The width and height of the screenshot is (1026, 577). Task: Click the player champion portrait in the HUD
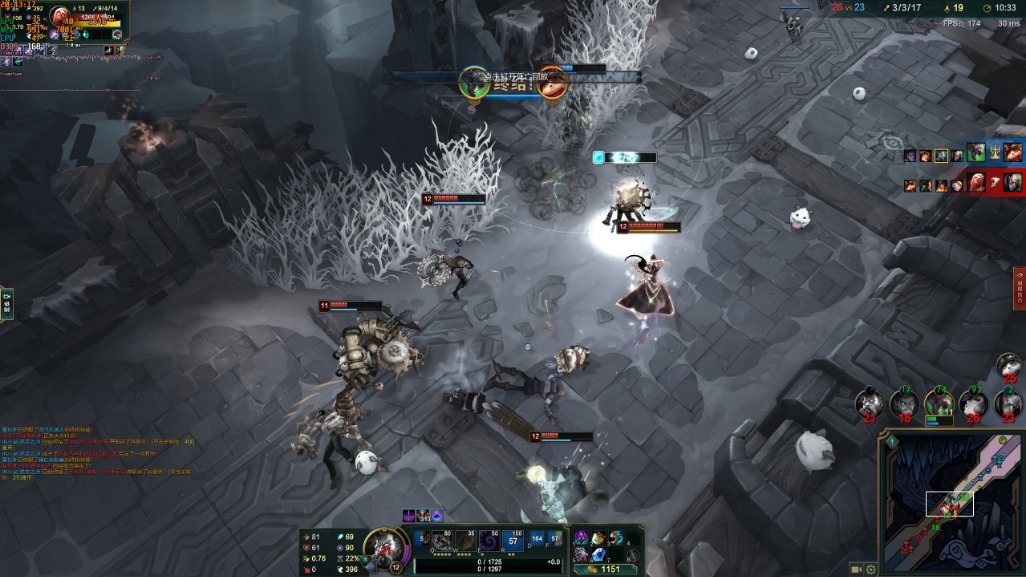tap(383, 547)
